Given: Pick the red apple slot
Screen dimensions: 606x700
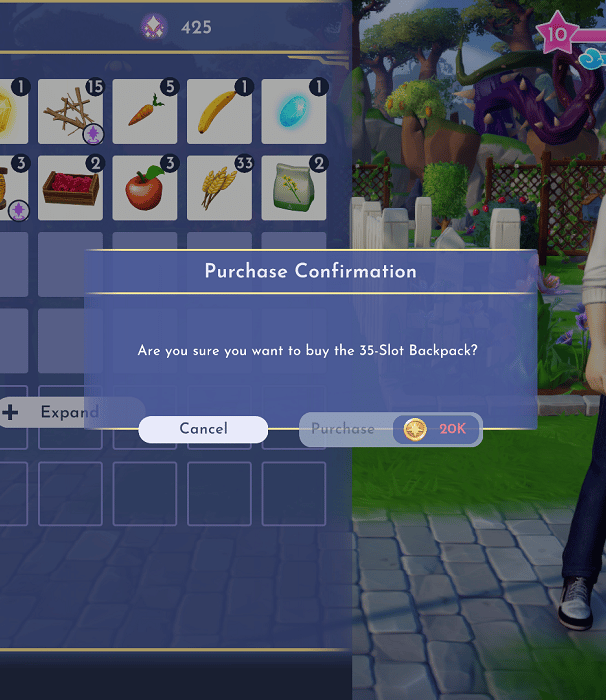Looking at the screenshot, I should (145, 187).
